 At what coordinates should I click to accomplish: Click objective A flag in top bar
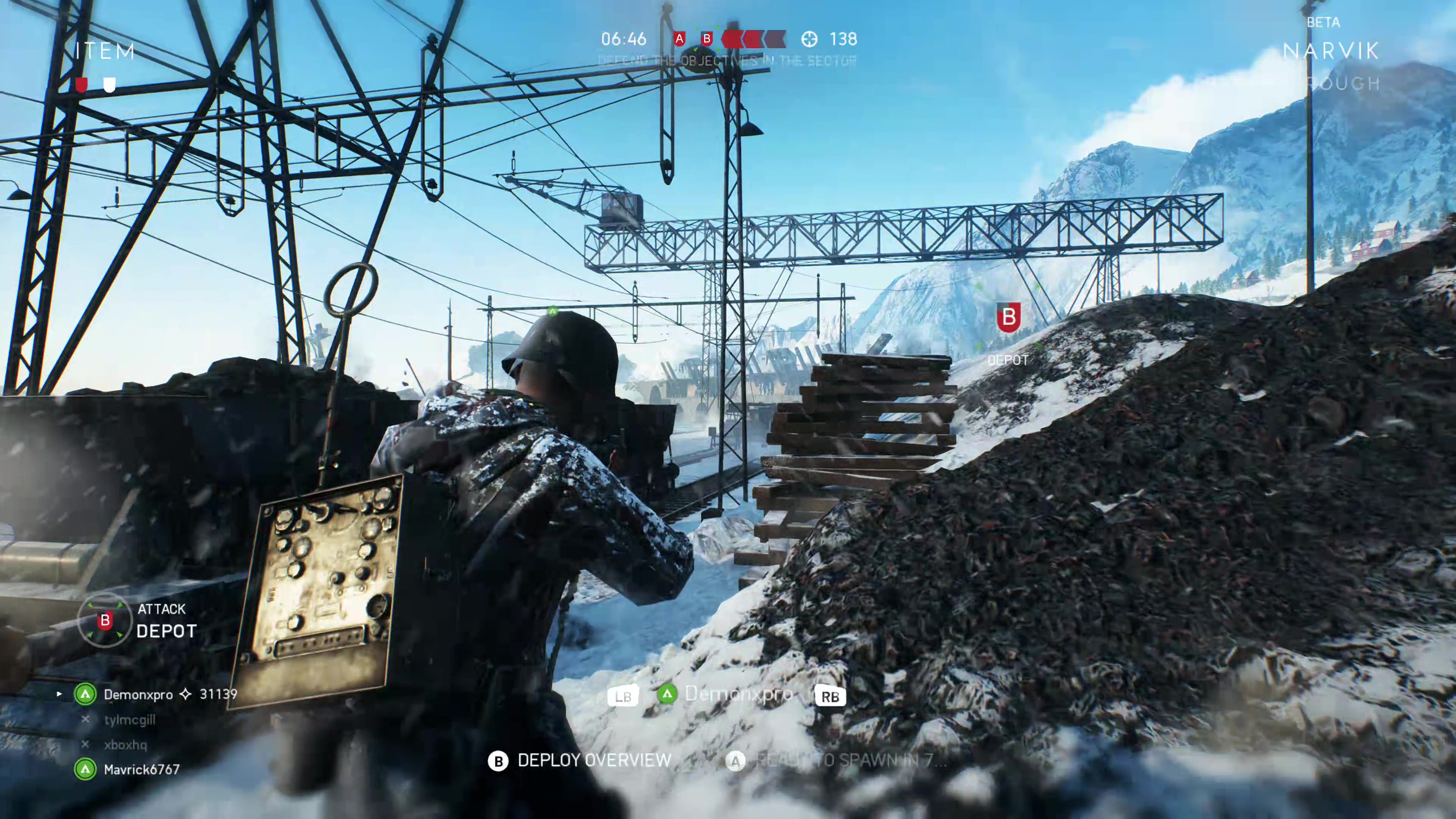(x=679, y=39)
